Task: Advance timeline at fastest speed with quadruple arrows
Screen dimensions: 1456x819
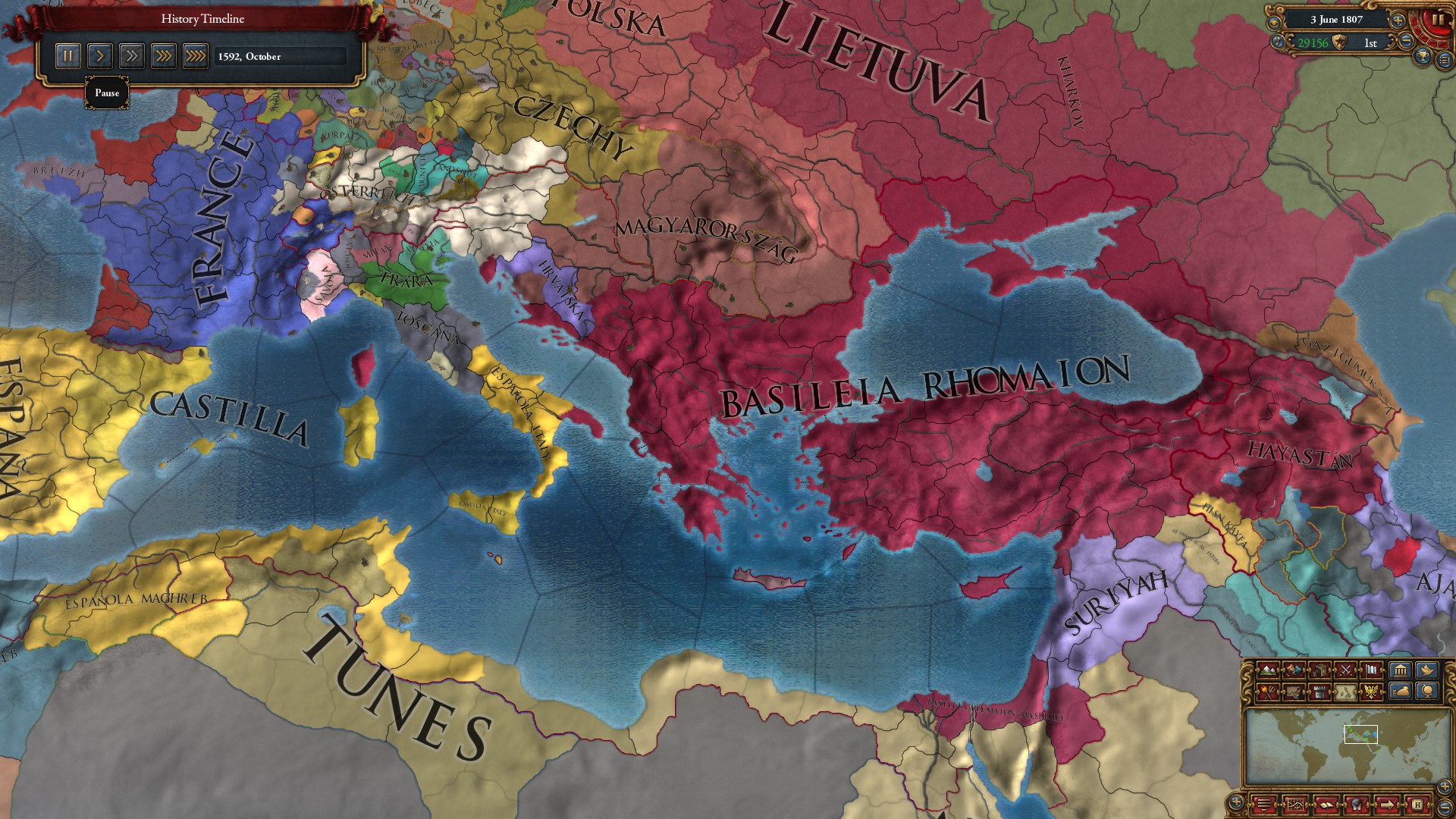Action: coord(195,55)
